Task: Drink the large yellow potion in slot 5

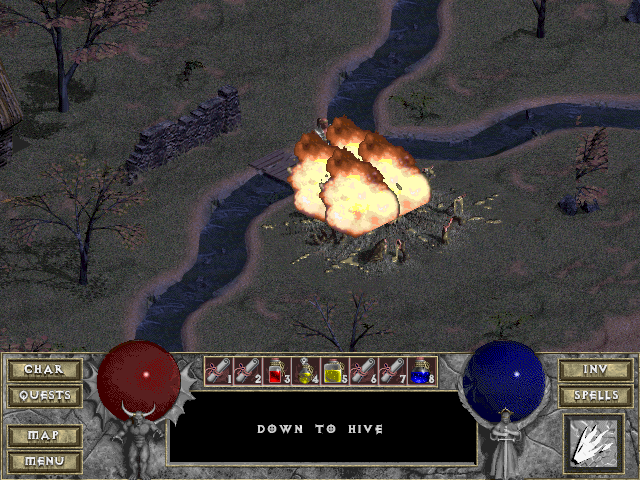Action: click(334, 372)
